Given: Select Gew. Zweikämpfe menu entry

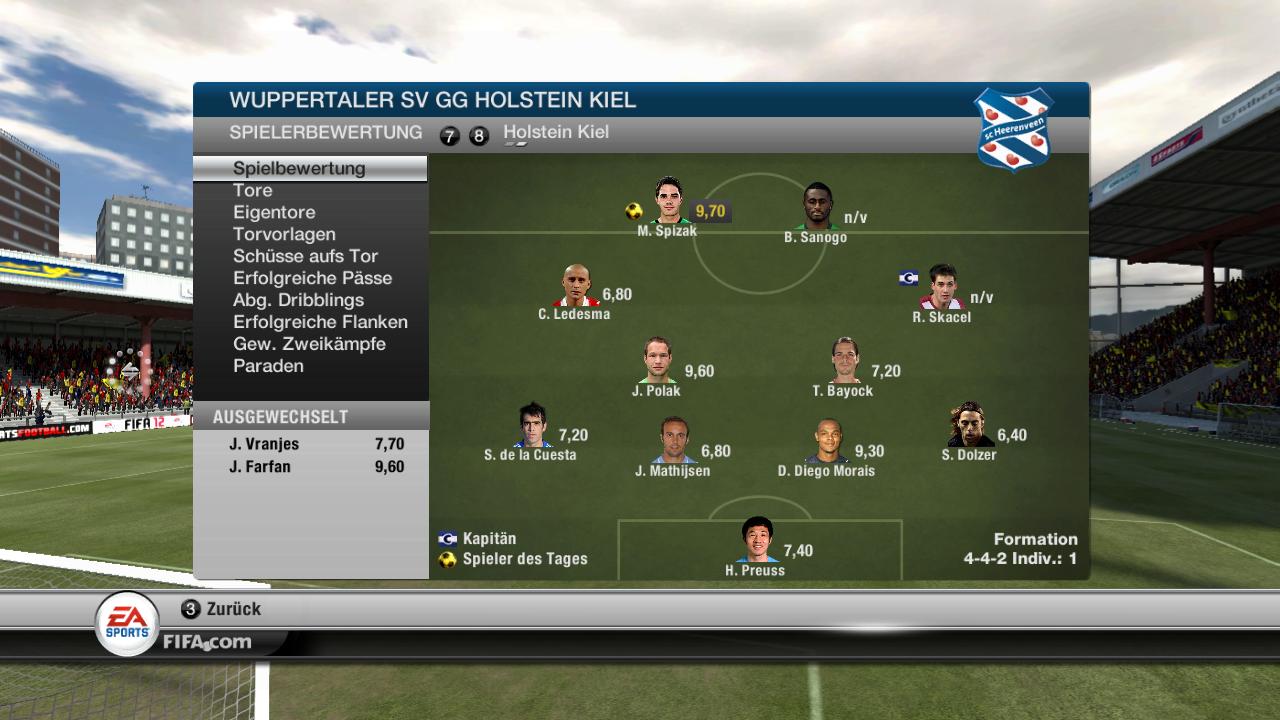Looking at the screenshot, I should [309, 344].
